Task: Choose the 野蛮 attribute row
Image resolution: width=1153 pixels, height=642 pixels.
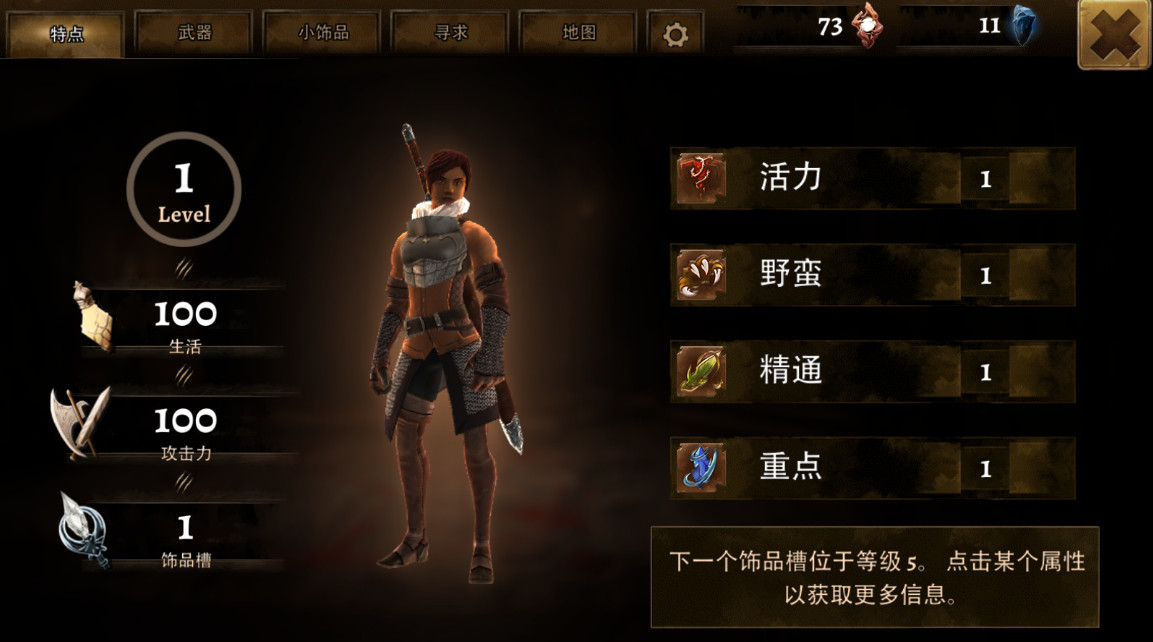Action: (872, 275)
